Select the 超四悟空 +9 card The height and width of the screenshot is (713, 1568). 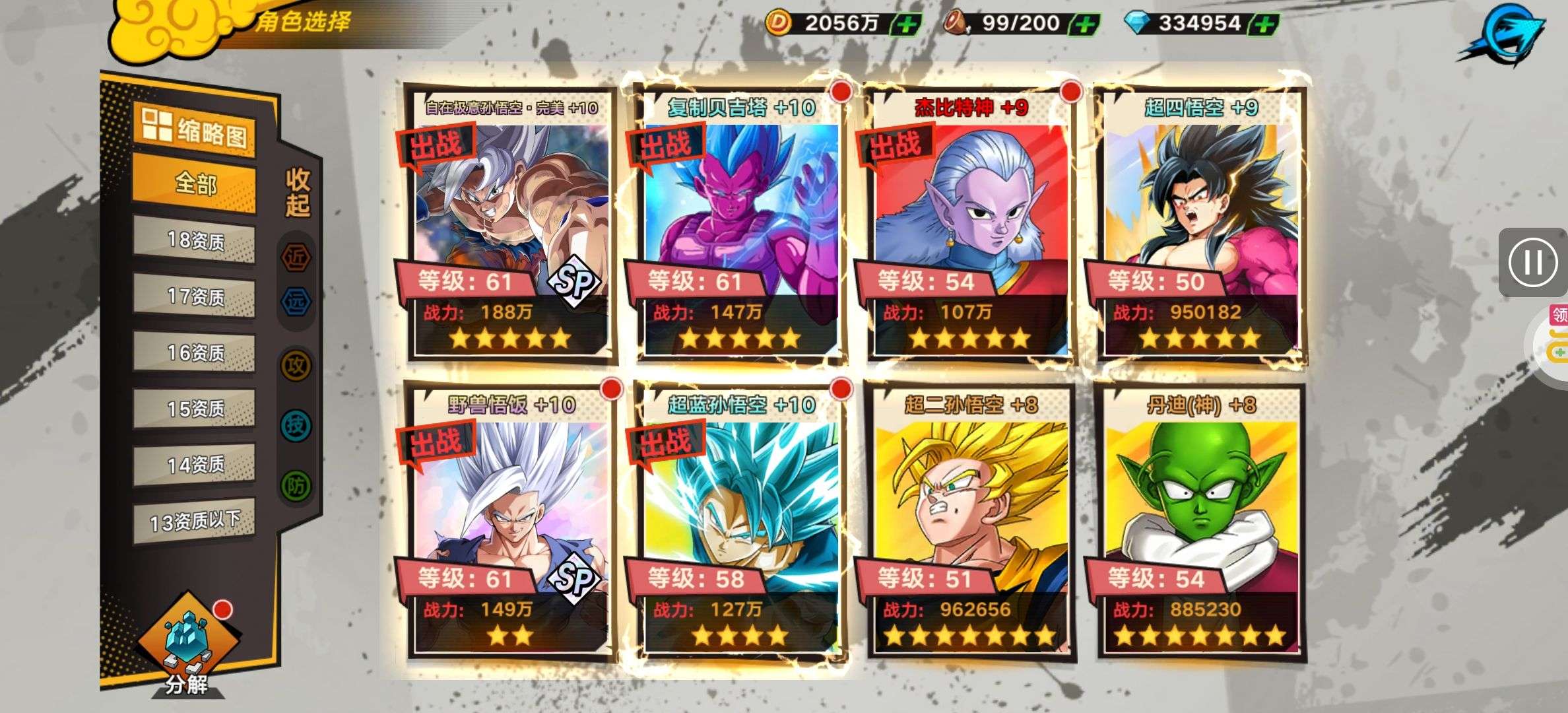1200,224
